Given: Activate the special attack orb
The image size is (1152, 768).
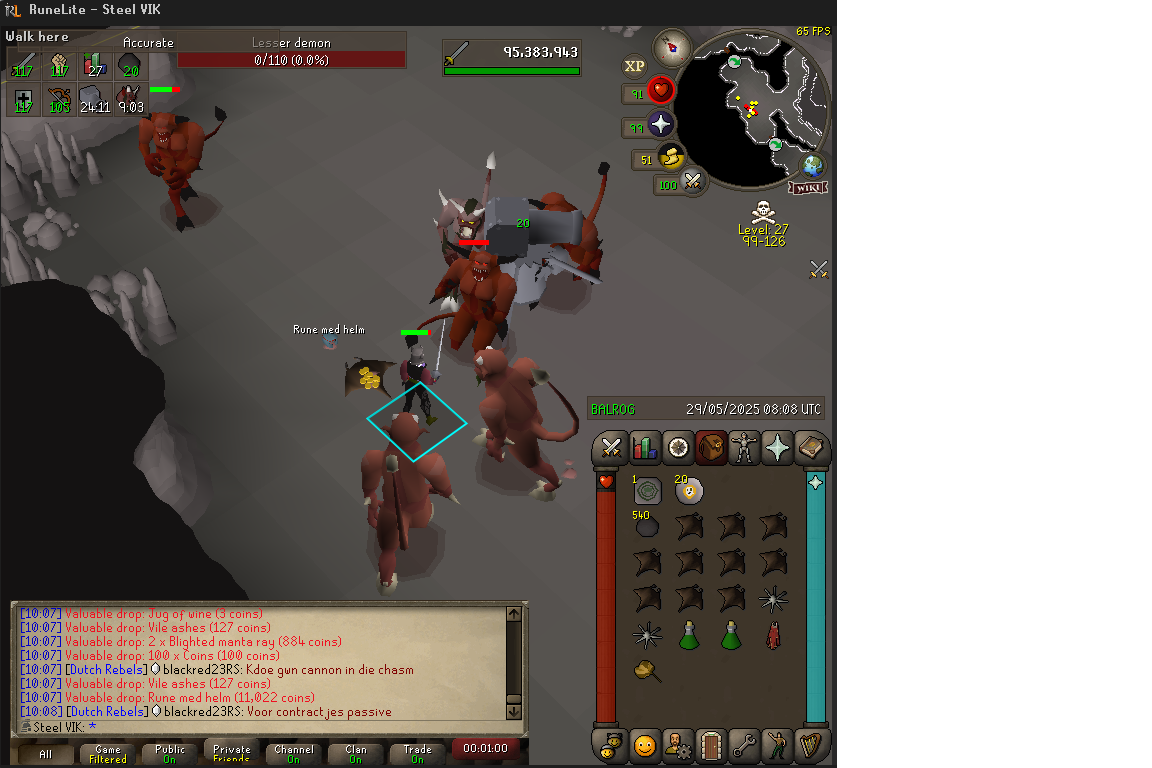Looking at the screenshot, I should (x=690, y=181).
